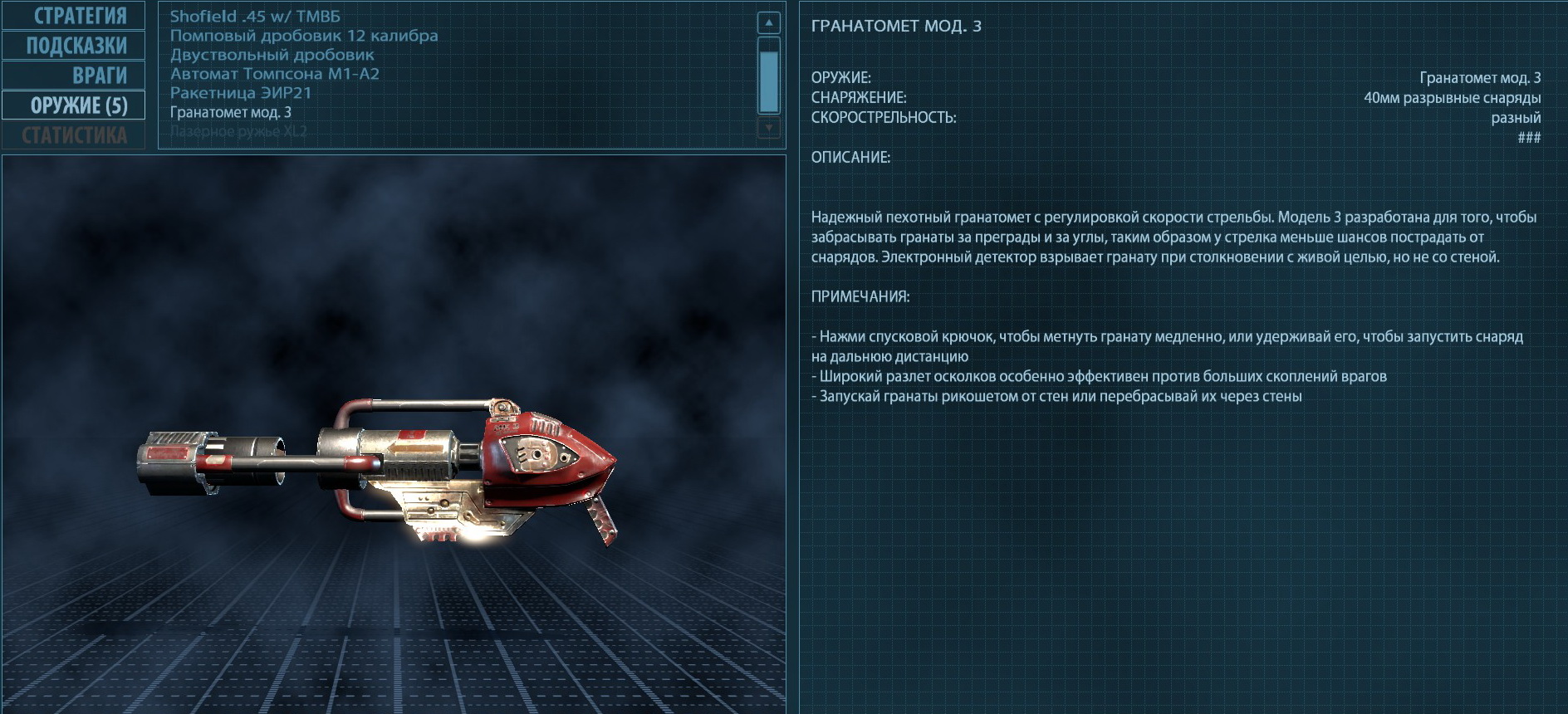1568x714 pixels.
Task: Select Двуствольный дробовик from the list
Action: [272, 55]
